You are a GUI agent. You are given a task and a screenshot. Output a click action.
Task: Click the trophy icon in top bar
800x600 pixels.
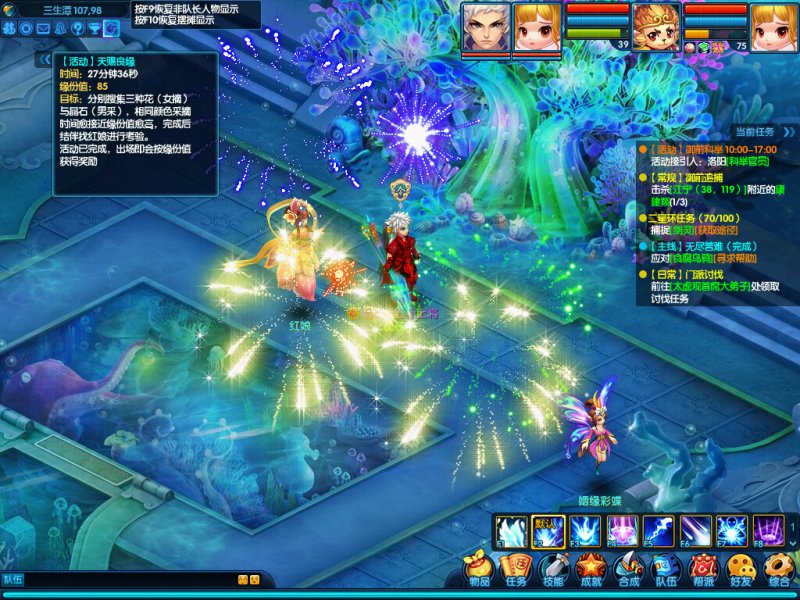(93, 28)
